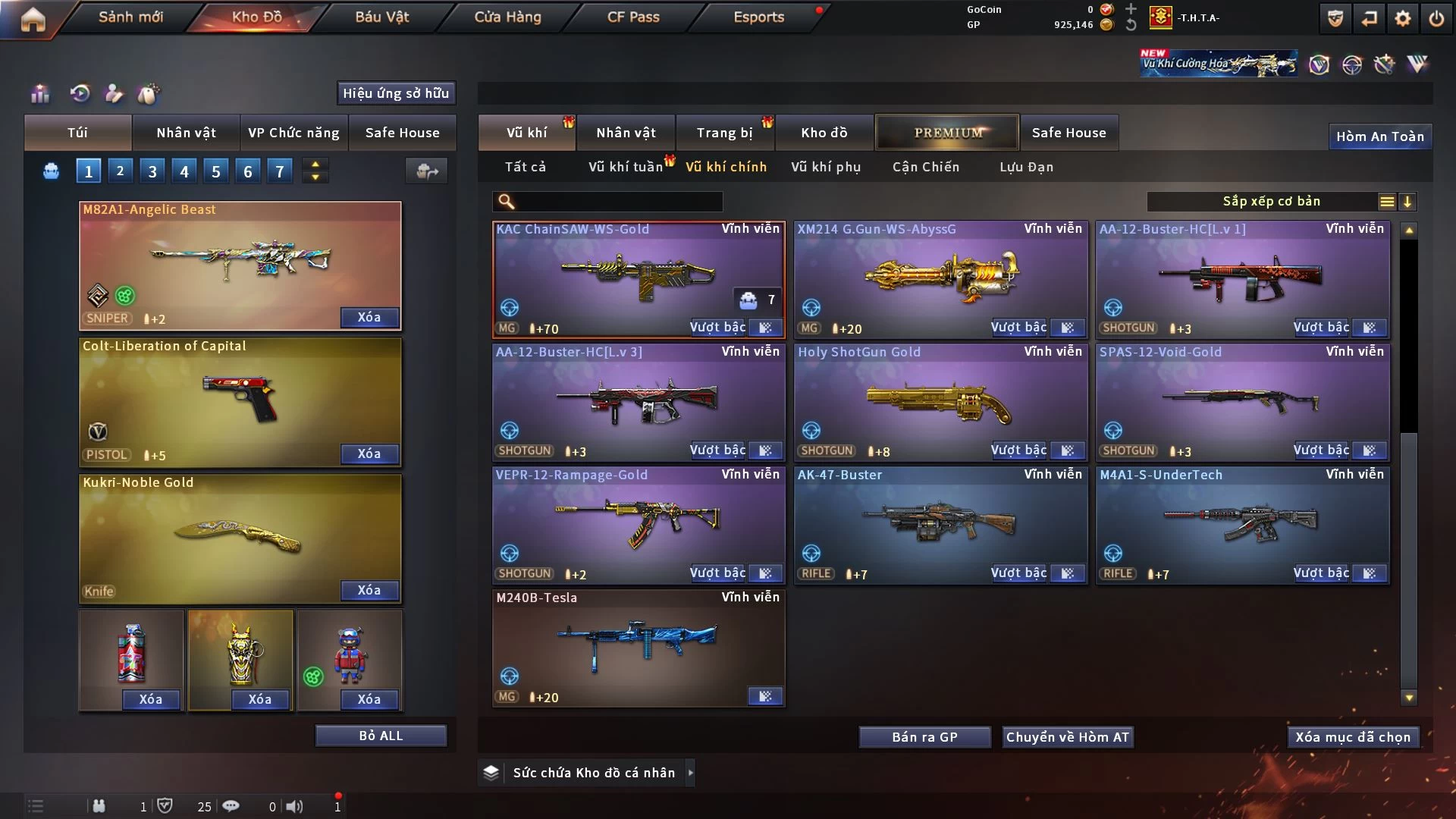Open the Hiệu ứng sở hữu panel
This screenshot has height=819, width=1456.
(396, 93)
